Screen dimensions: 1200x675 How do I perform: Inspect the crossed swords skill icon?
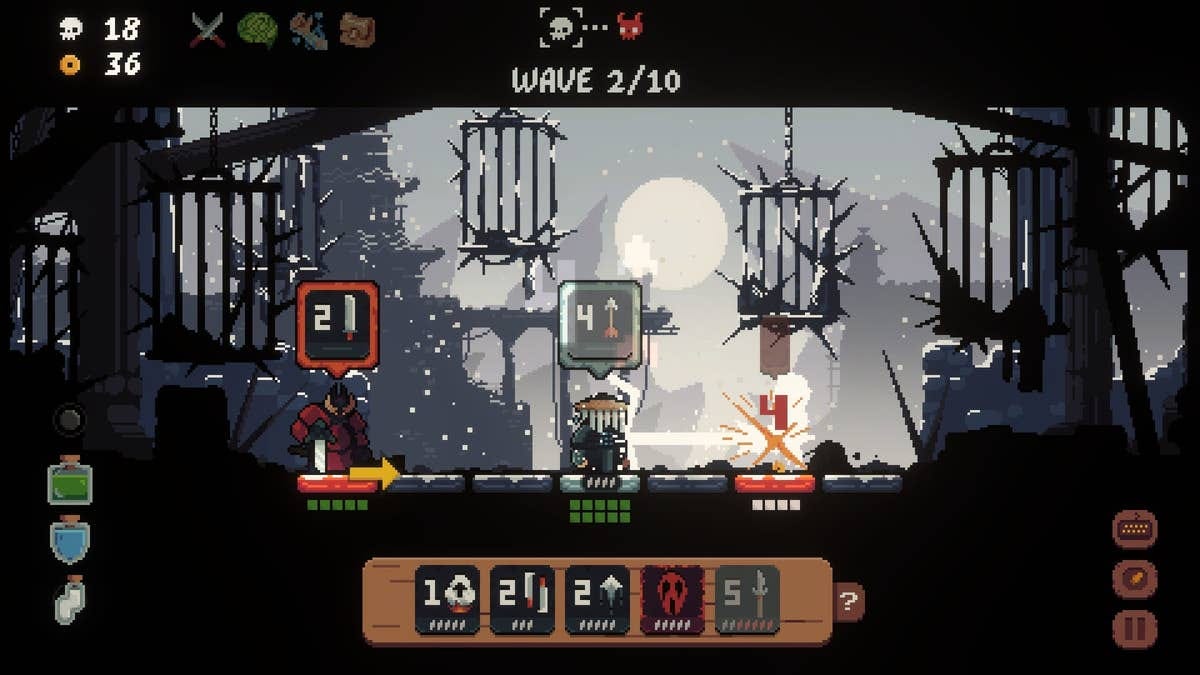pos(207,30)
